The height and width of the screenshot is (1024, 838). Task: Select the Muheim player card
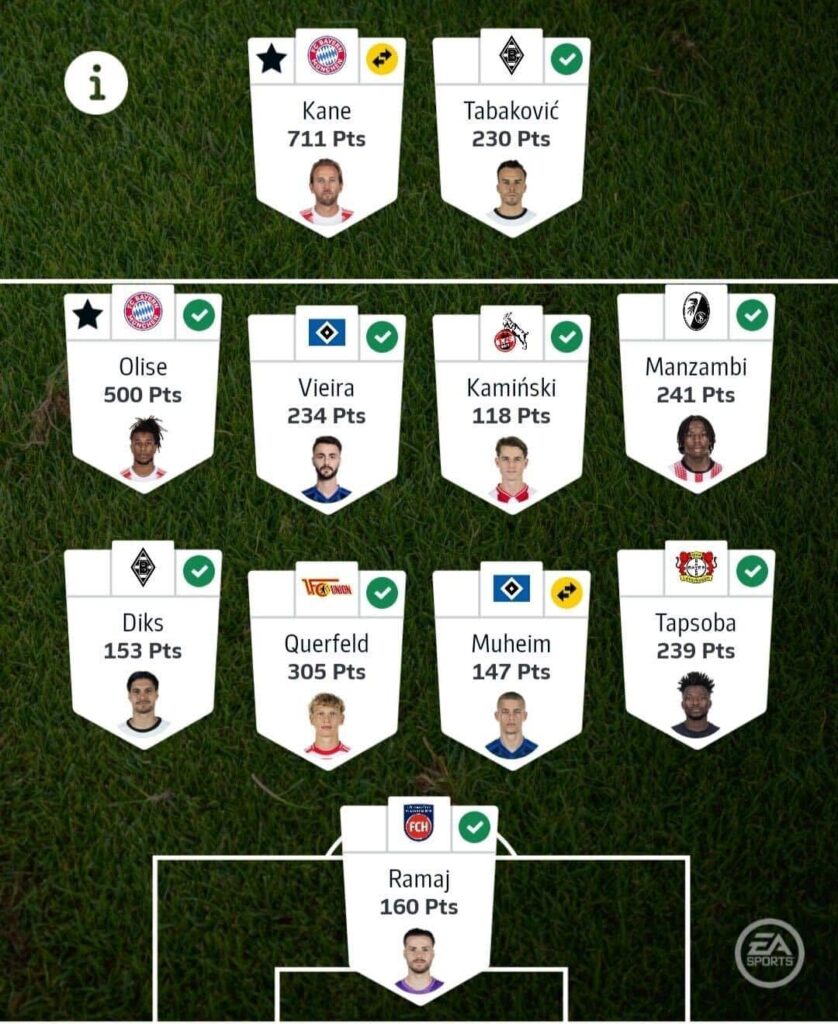coord(511,673)
